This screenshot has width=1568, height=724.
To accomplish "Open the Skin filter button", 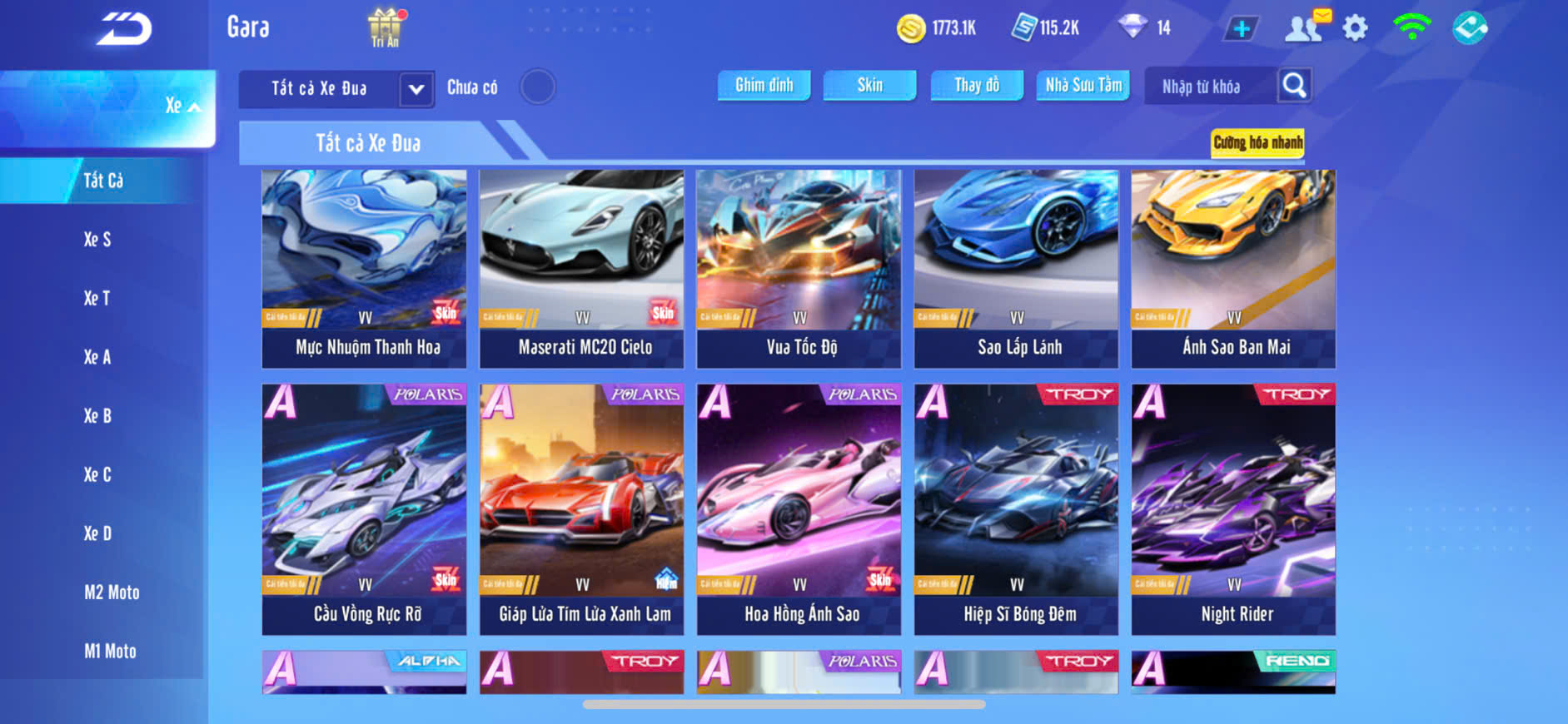I will pyautogui.click(x=869, y=85).
